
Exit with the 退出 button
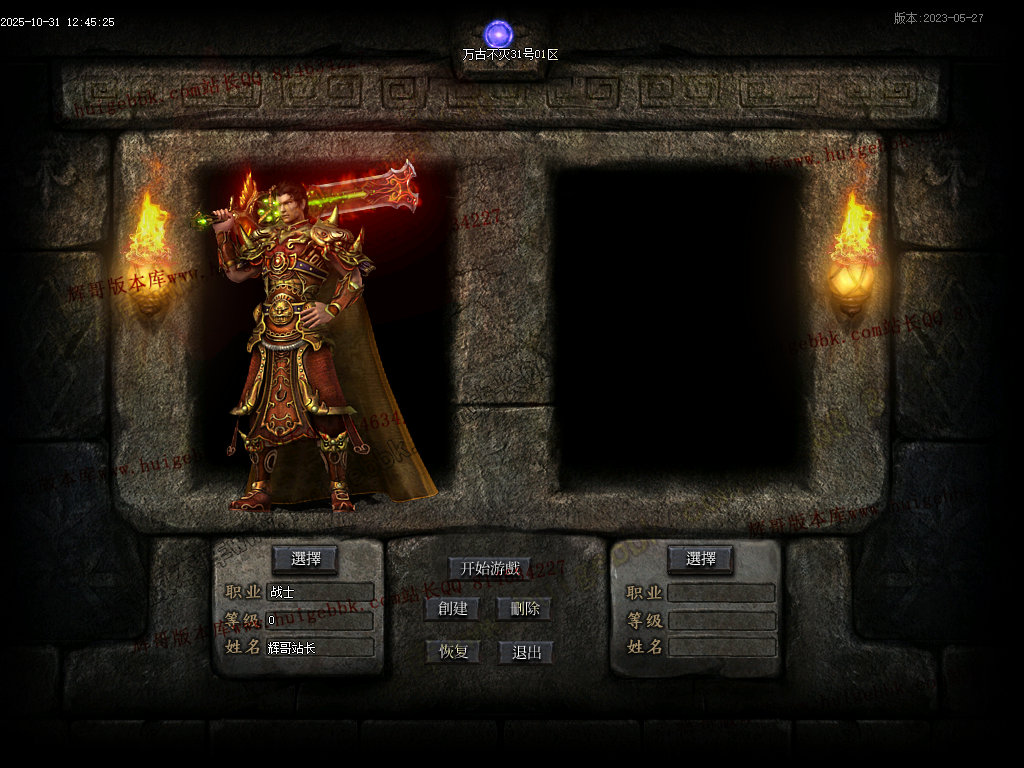pyautogui.click(x=526, y=652)
